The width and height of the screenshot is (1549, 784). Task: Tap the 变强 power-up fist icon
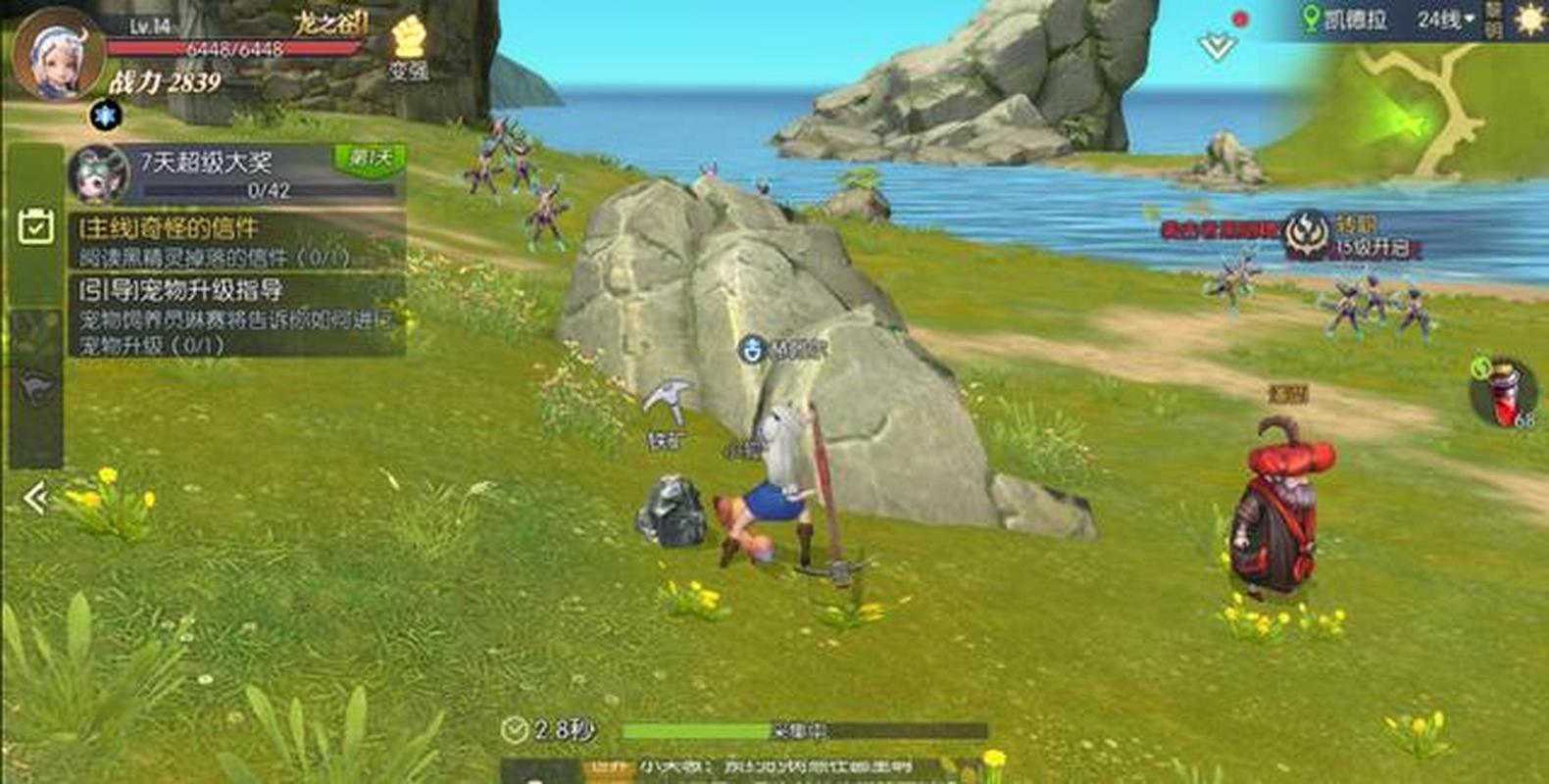point(407,49)
